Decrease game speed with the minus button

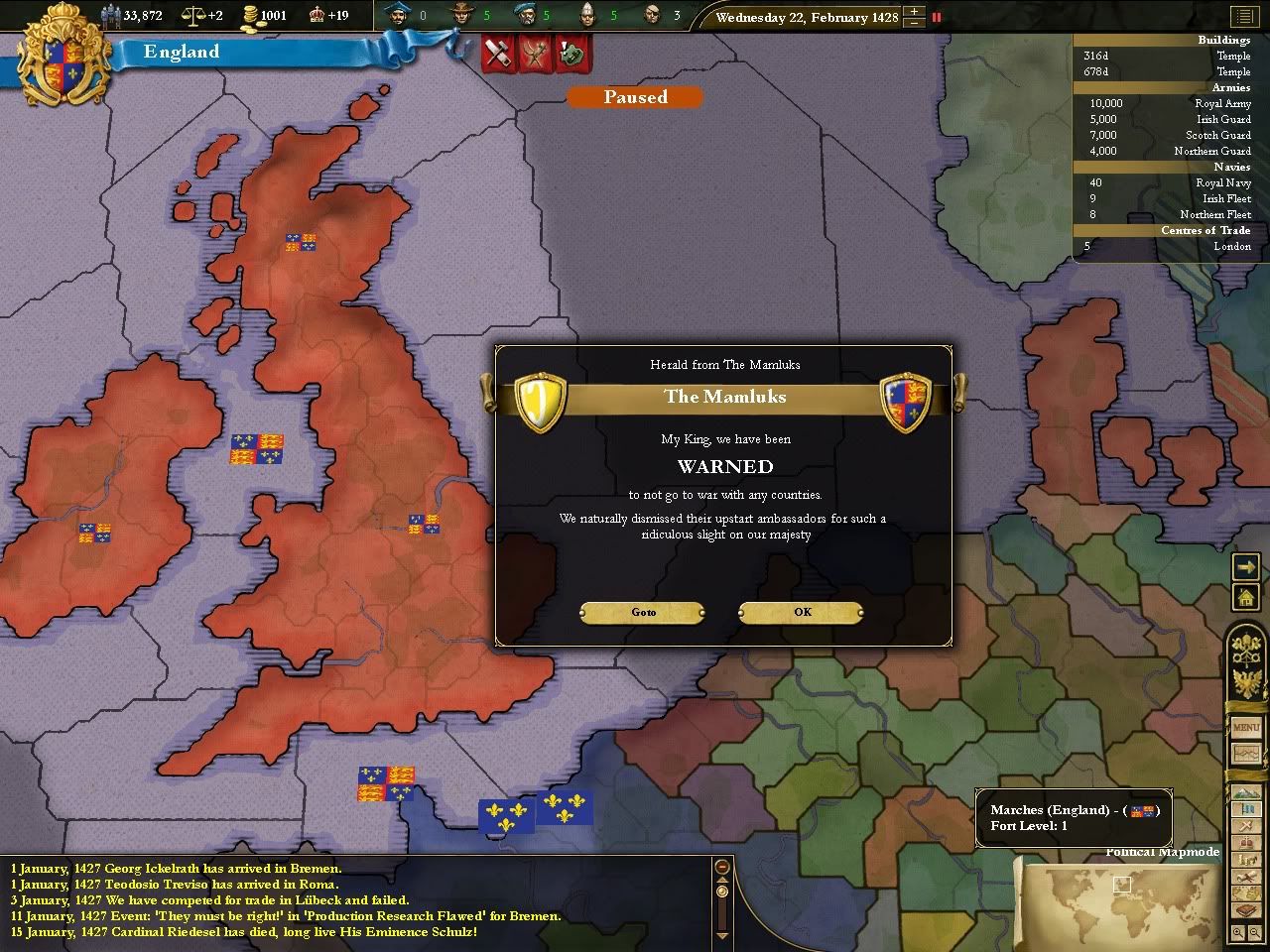click(914, 23)
